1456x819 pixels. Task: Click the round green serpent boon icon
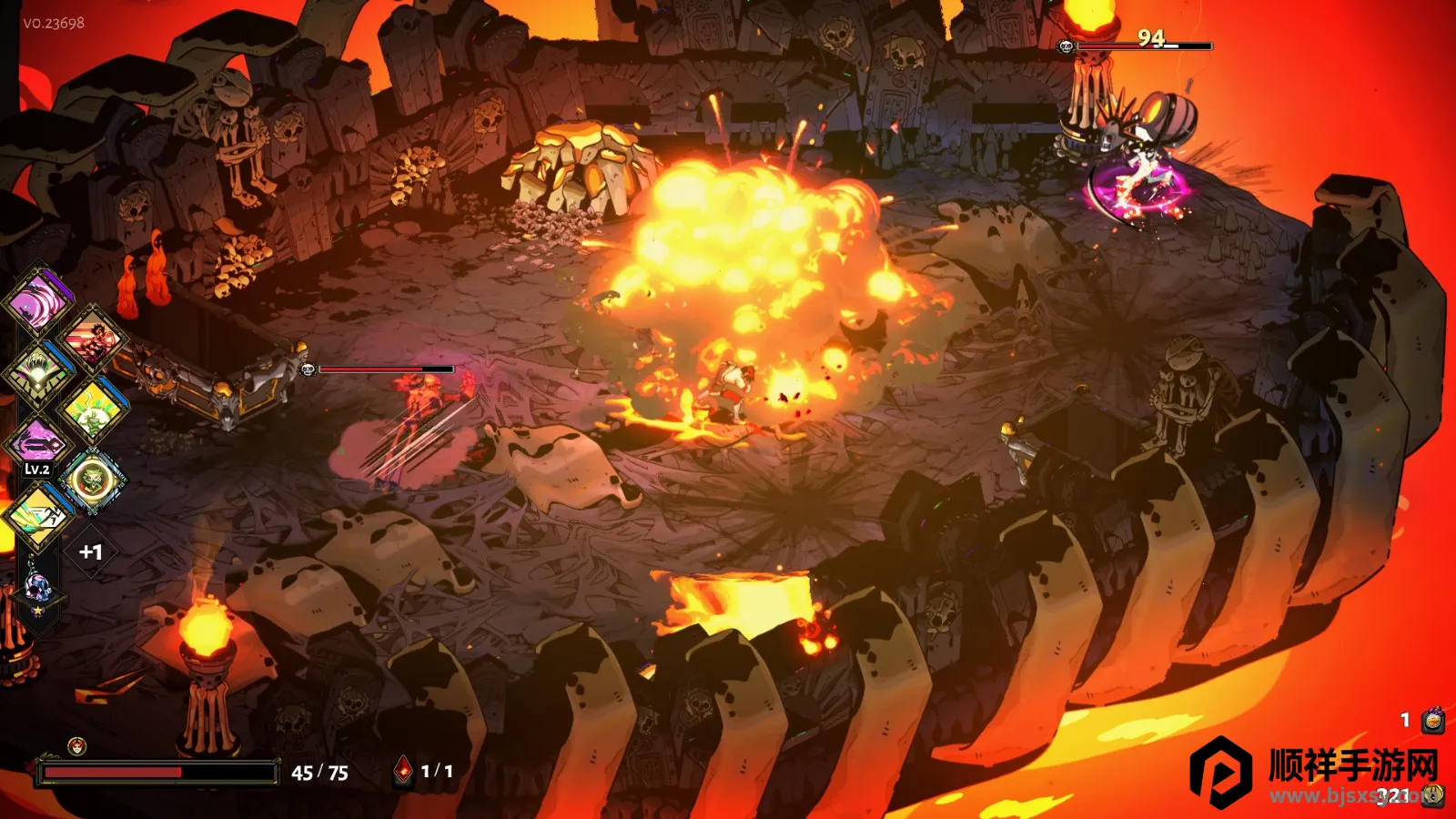[x=92, y=480]
